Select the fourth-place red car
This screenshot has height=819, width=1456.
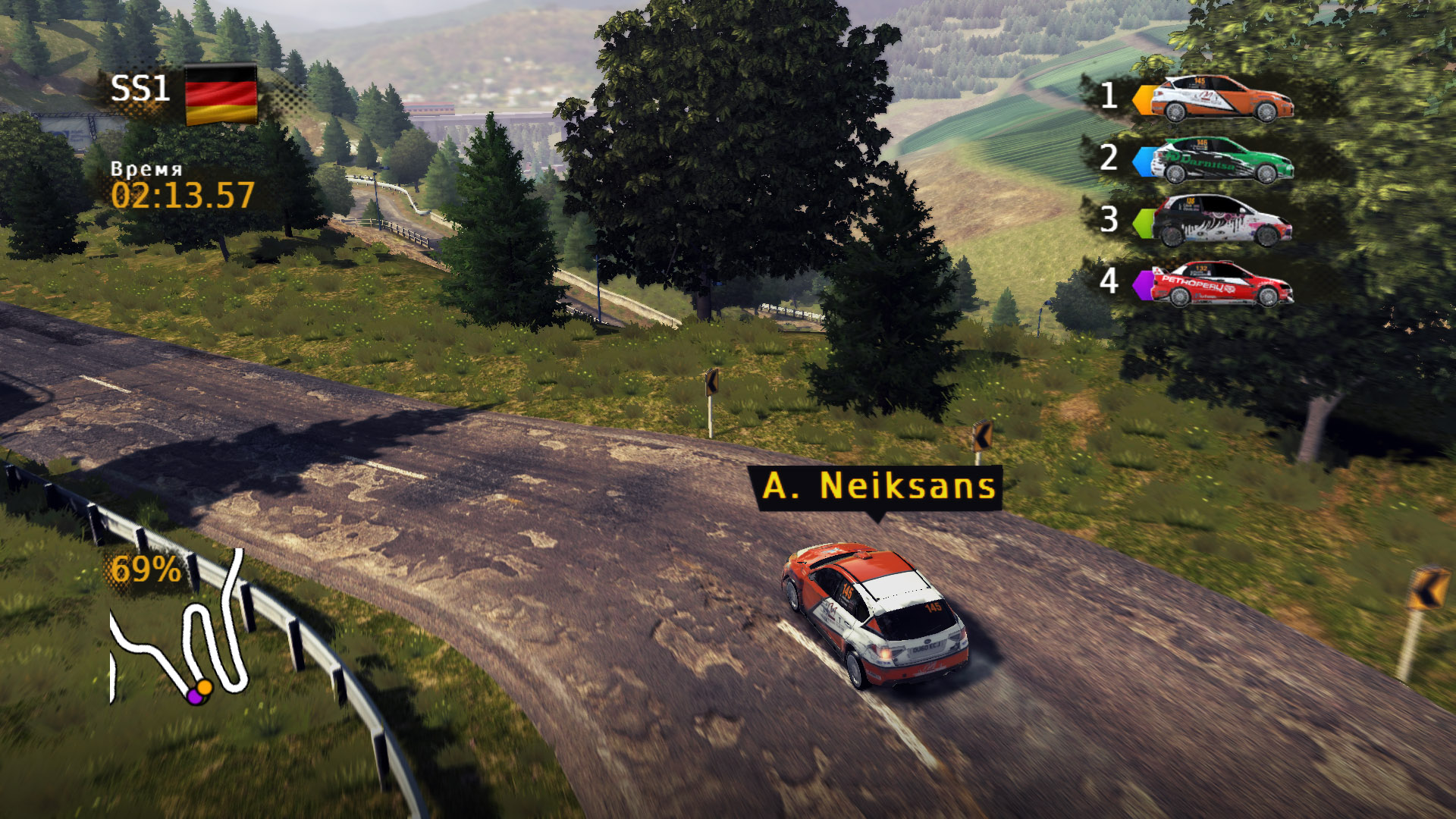pyautogui.click(x=1221, y=283)
